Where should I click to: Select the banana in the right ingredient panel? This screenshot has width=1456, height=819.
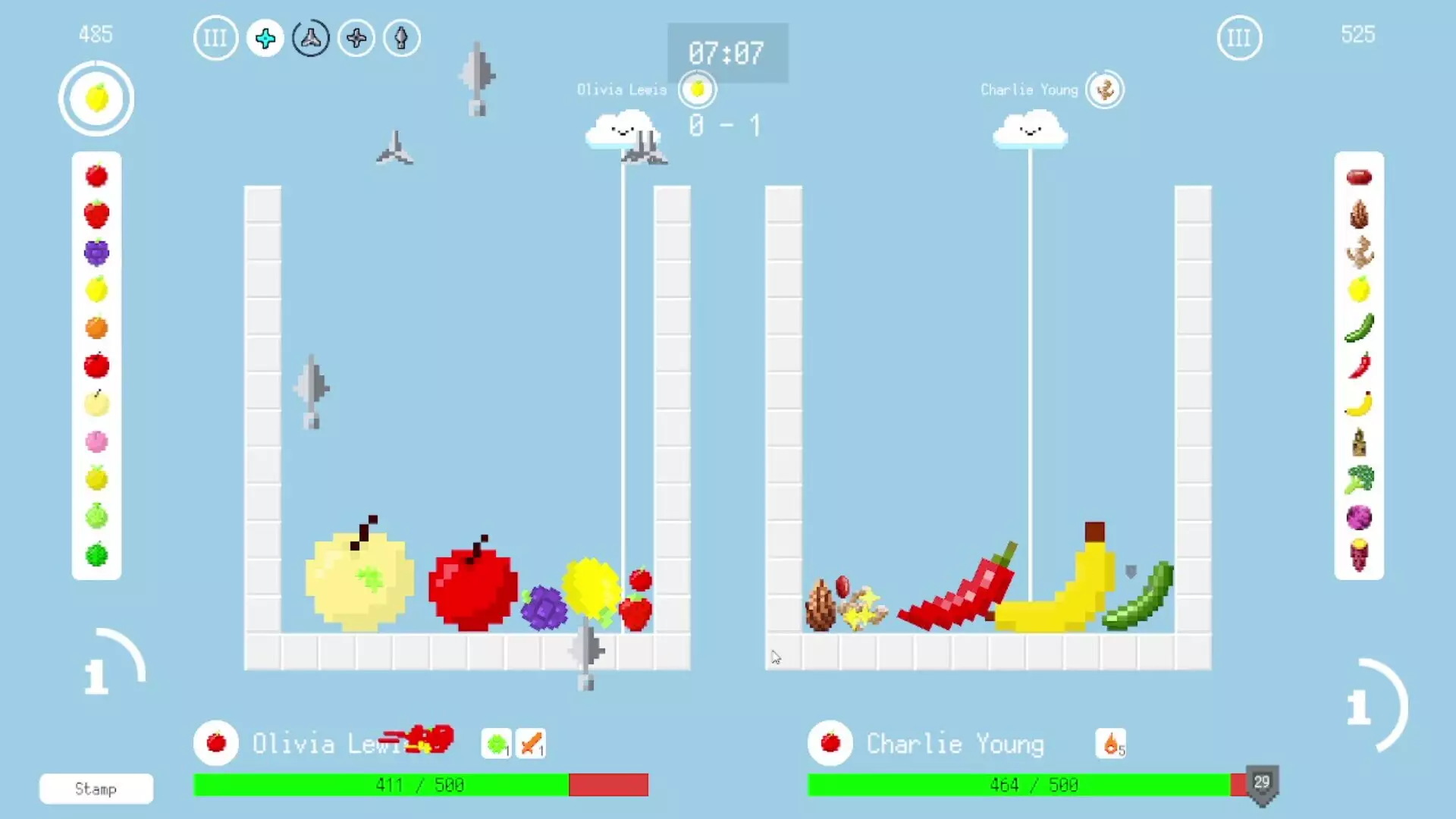point(1360,404)
